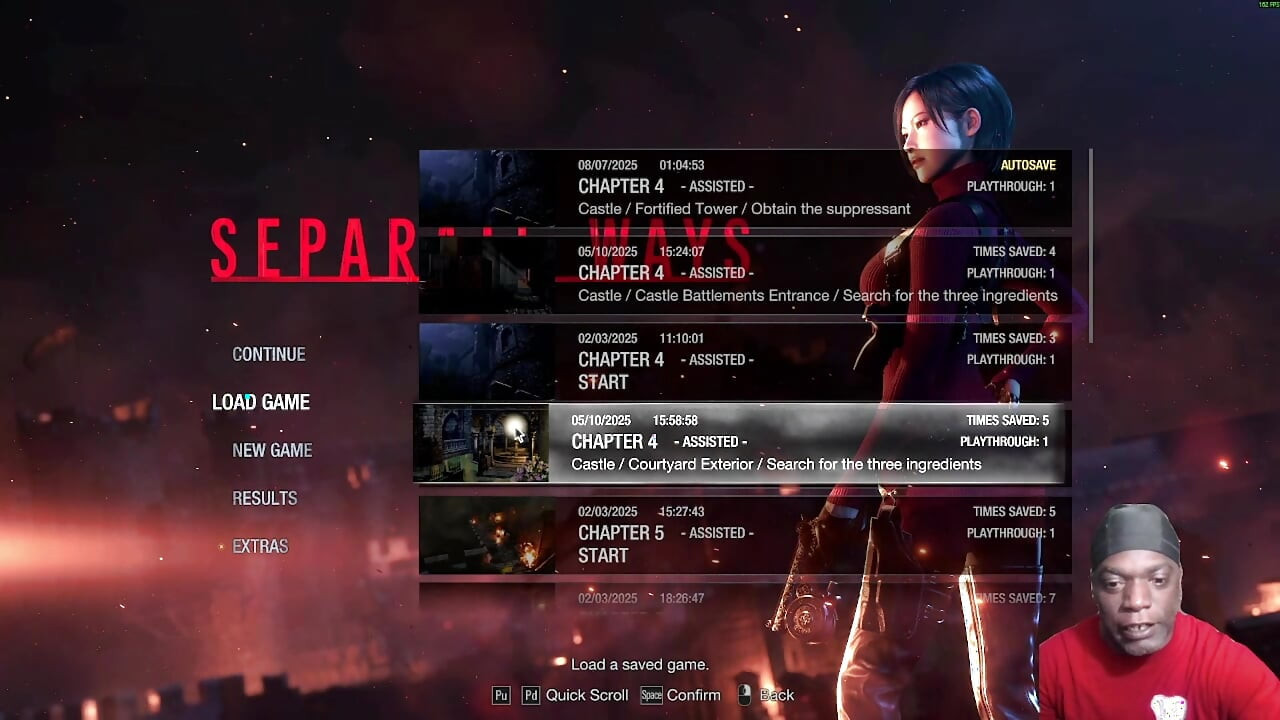Viewport: 1280px width, 720px height.
Task: Start a New Game
Action: [272, 450]
